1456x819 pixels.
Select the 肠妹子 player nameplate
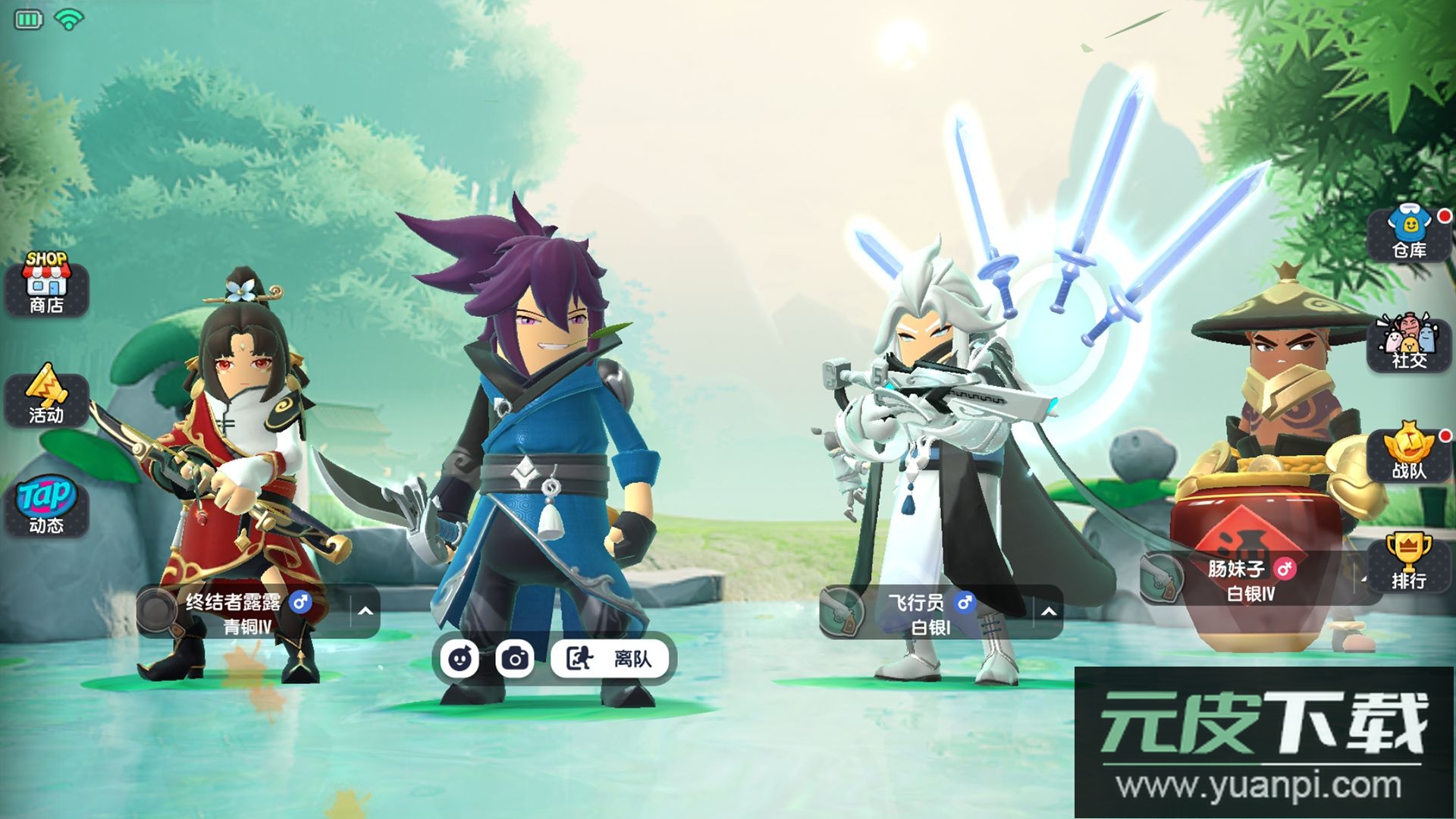point(1251,580)
